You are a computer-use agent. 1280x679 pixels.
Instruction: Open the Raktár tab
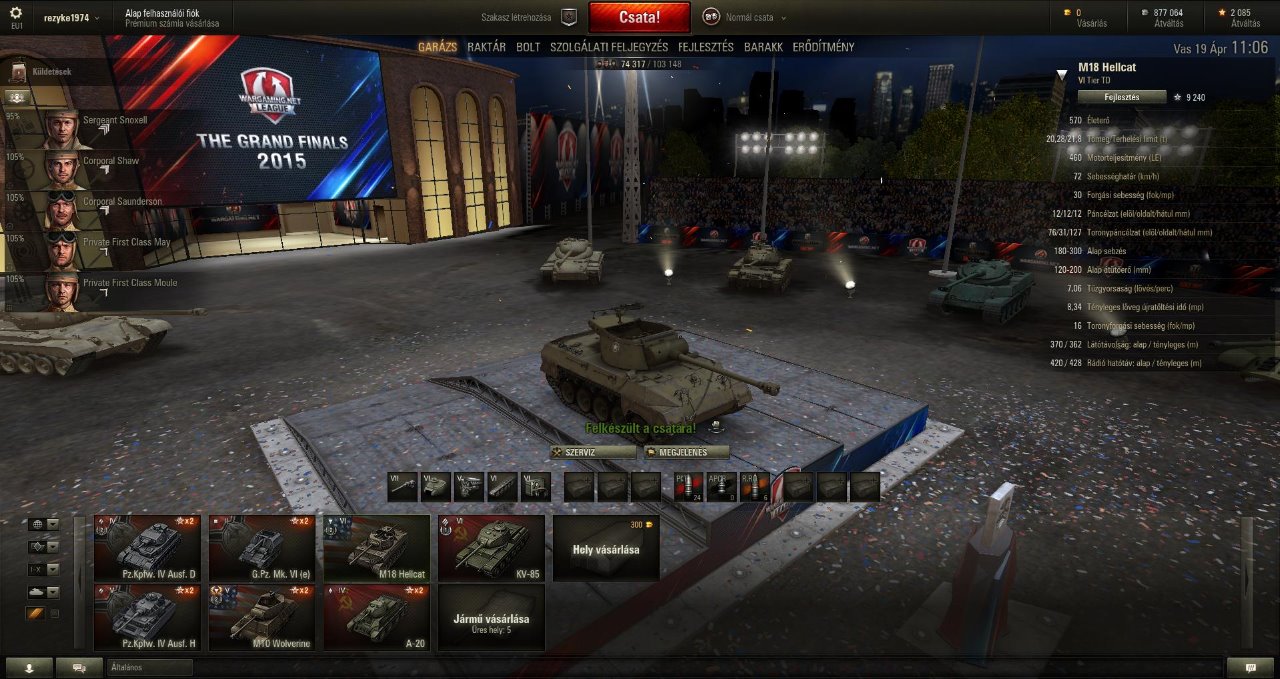(486, 47)
